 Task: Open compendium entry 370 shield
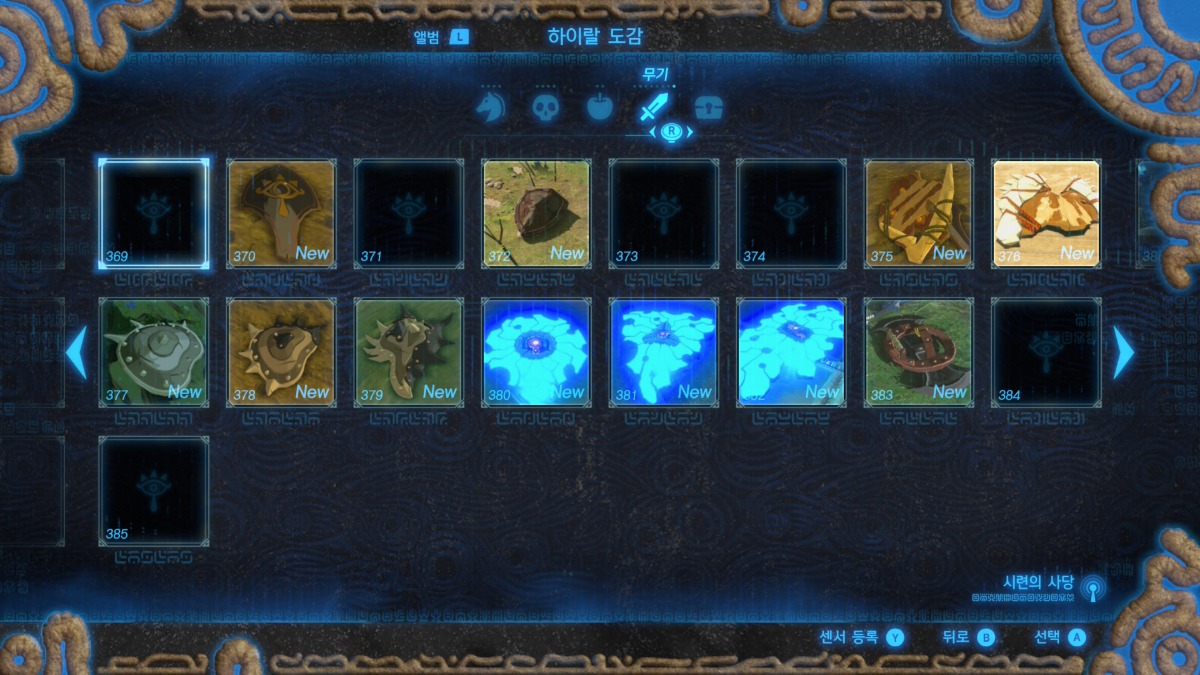pos(281,214)
